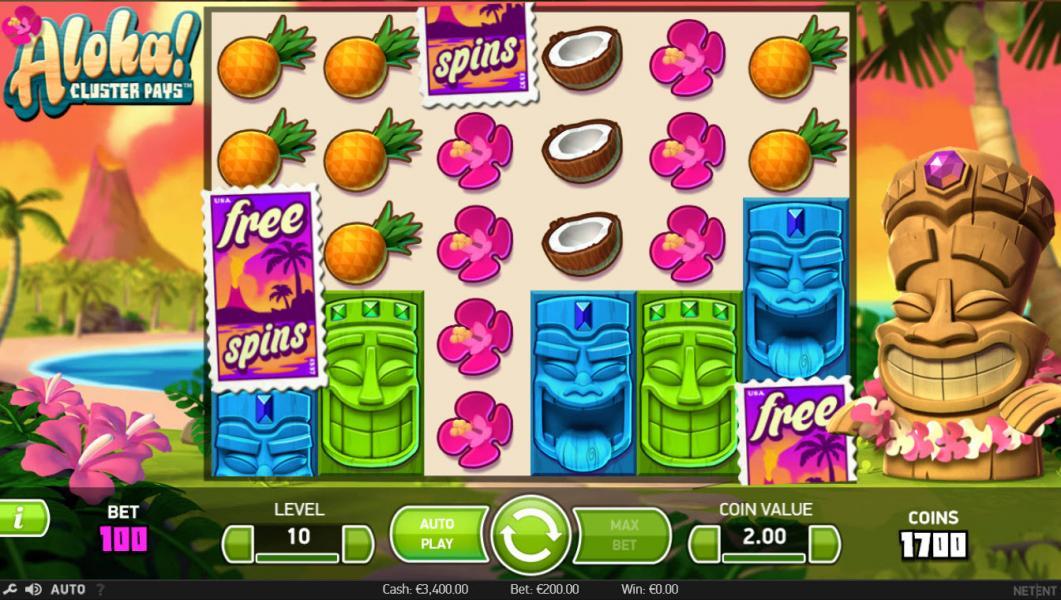Spin the reels with the circular arrow button
This screenshot has height=600, width=1061.
[x=530, y=536]
